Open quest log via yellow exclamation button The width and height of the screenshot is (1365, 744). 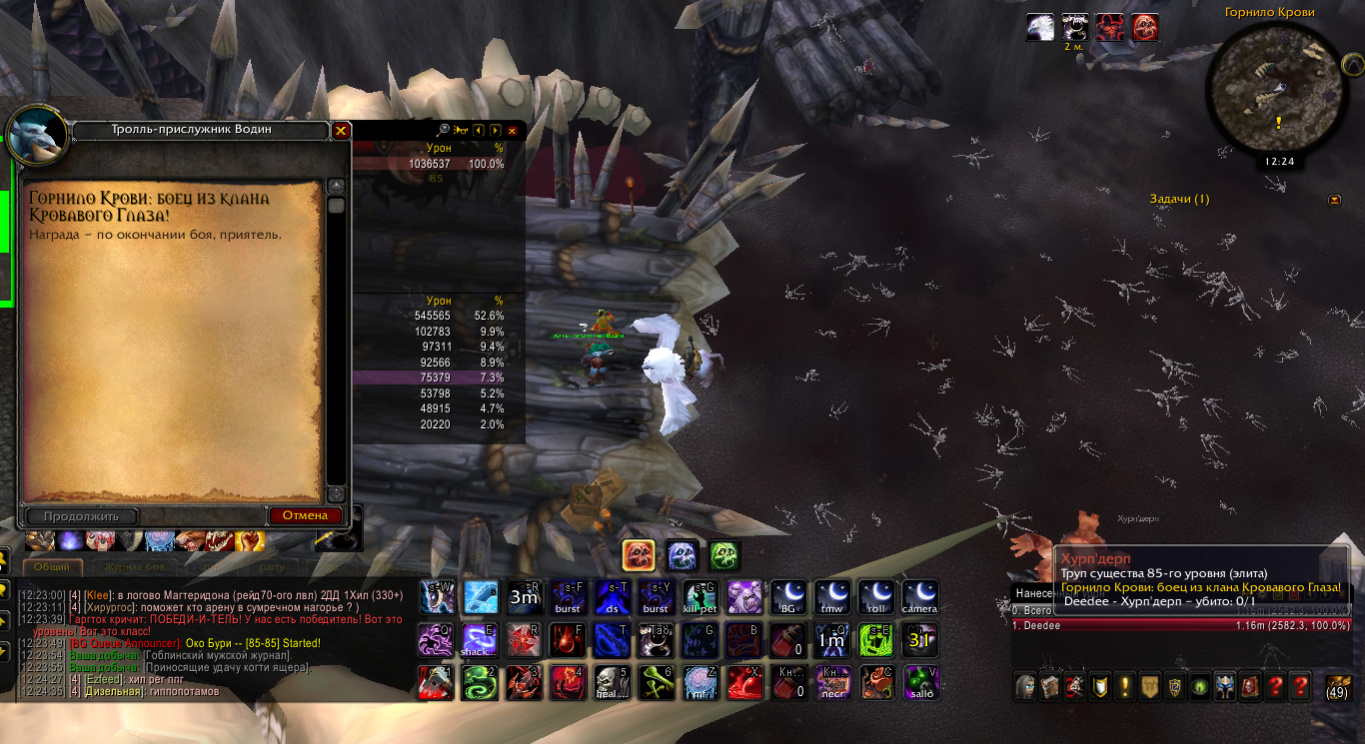pyautogui.click(x=1125, y=686)
